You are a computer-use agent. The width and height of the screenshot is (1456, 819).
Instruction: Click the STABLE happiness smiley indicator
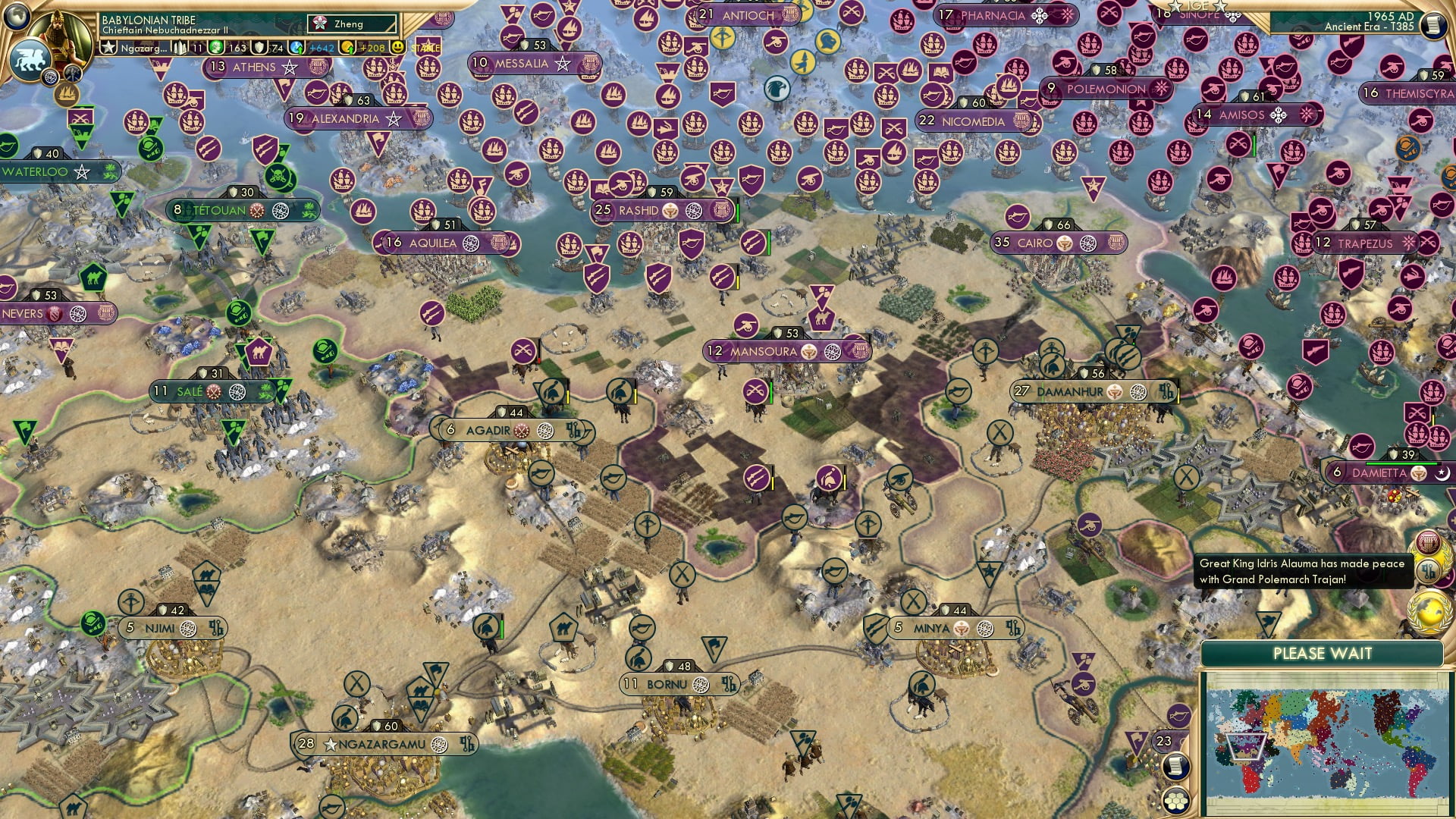point(397,48)
